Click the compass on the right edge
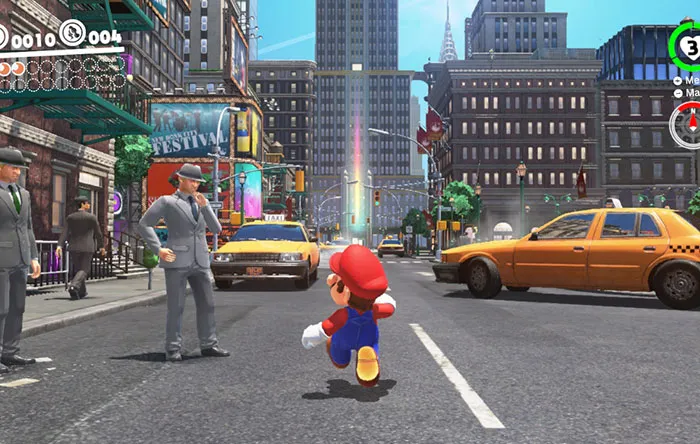This screenshot has height=444, width=700. tap(688, 126)
